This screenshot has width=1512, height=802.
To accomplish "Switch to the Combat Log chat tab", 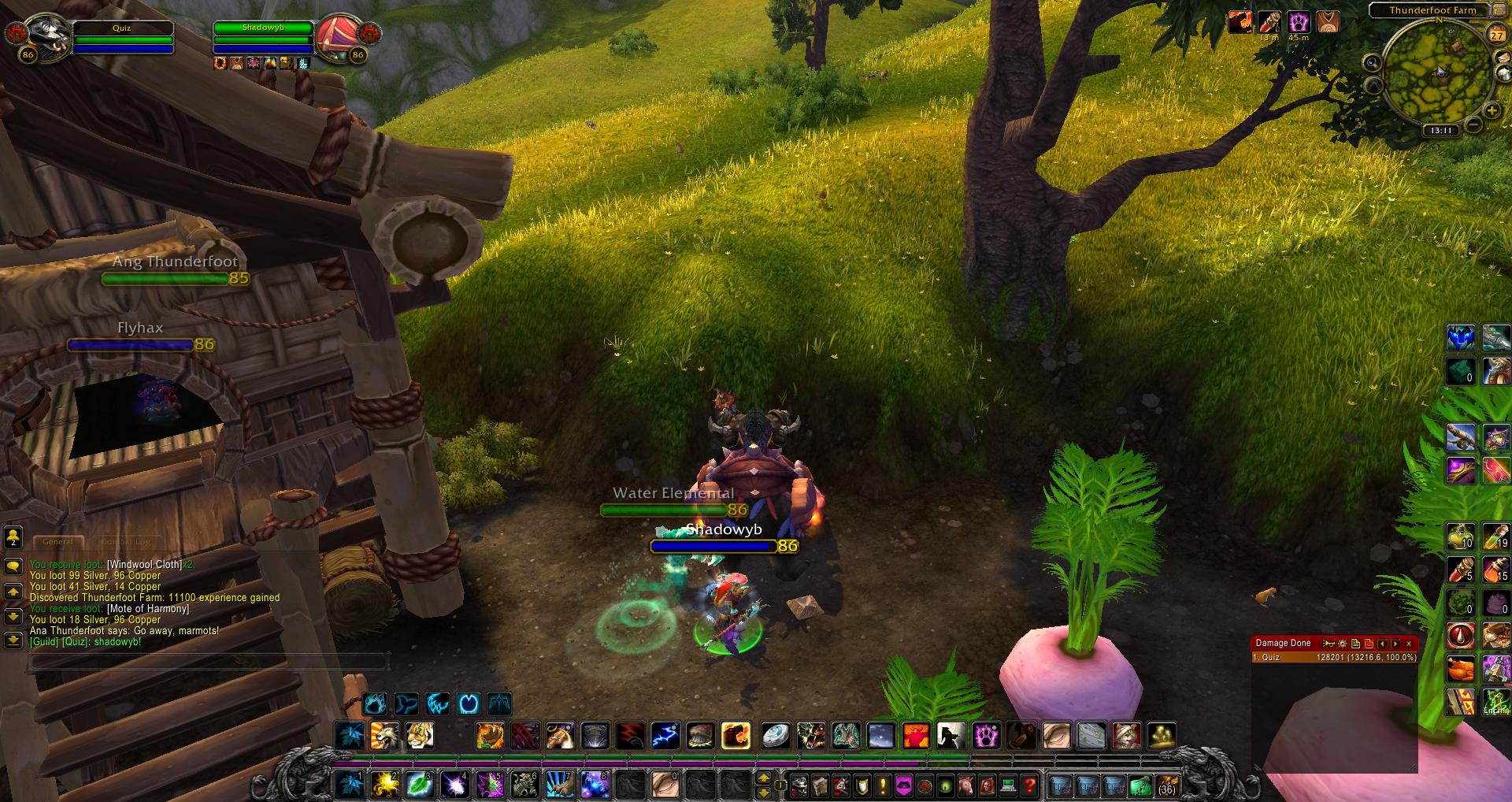I will click(126, 542).
